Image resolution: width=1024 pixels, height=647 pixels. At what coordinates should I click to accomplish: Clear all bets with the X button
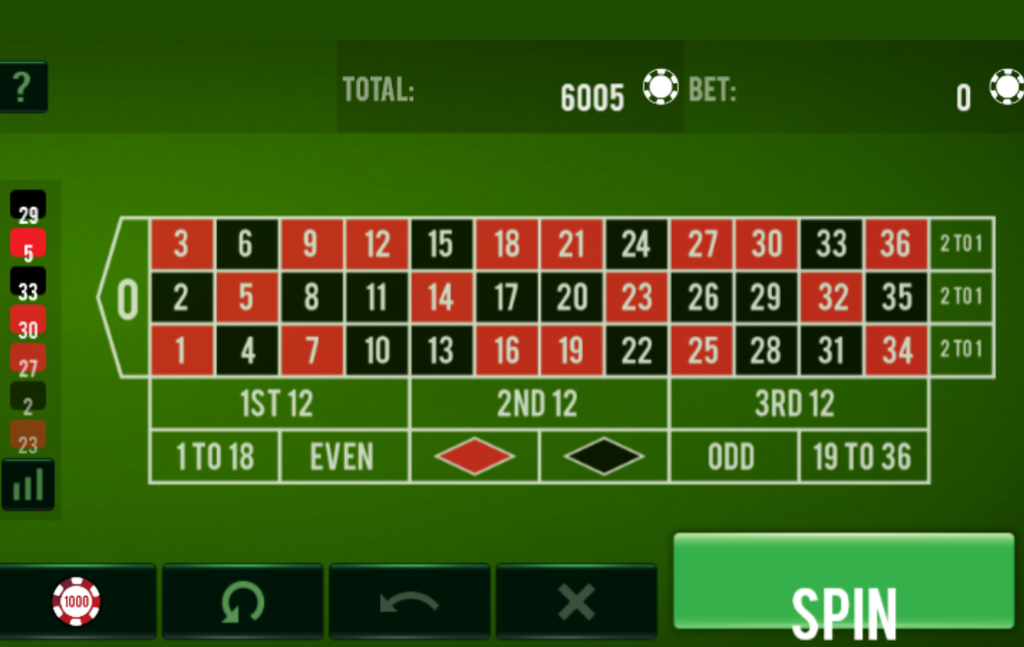coord(576,601)
